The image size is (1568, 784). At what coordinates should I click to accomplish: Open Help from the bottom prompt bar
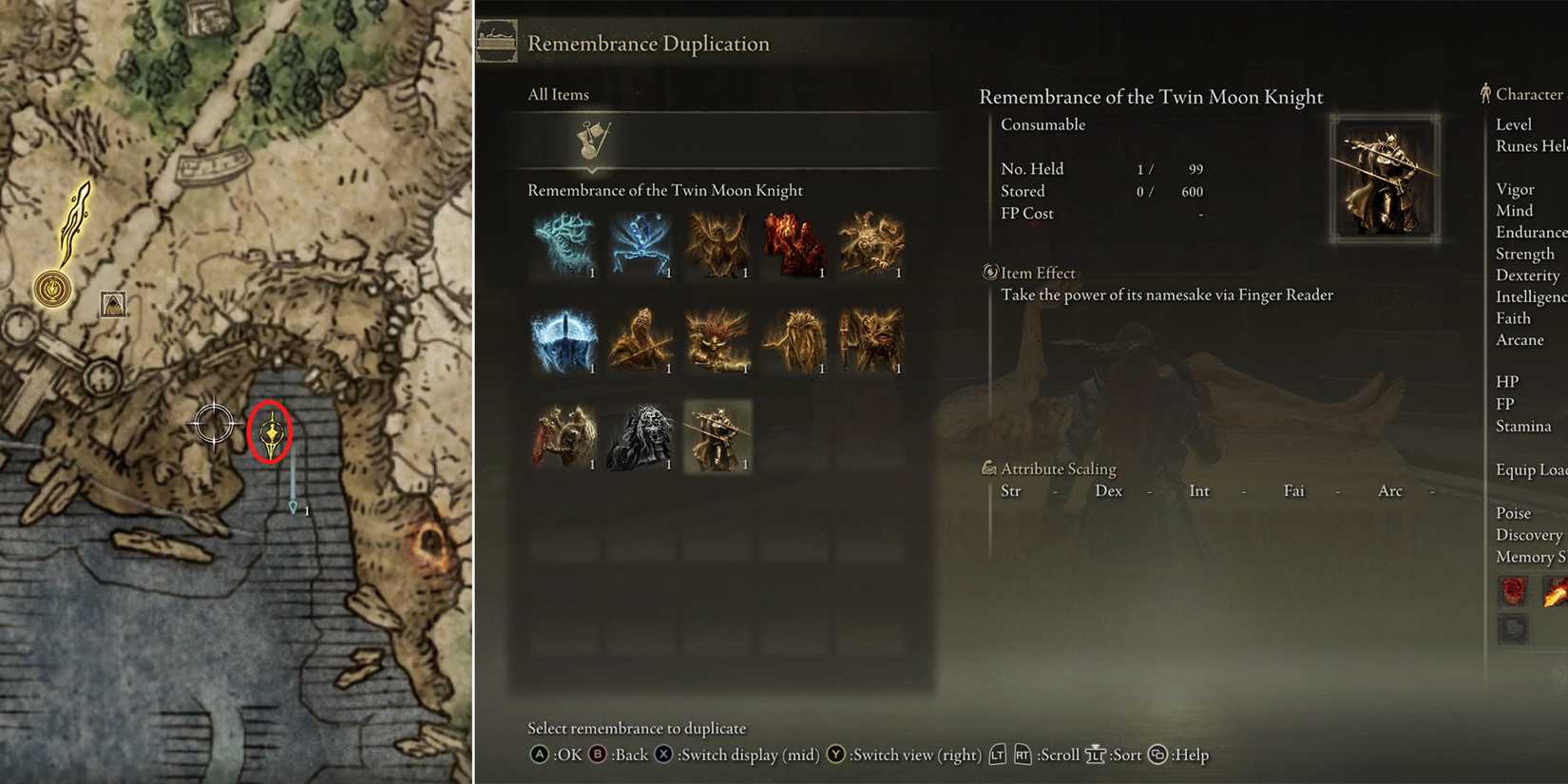tap(1157, 755)
